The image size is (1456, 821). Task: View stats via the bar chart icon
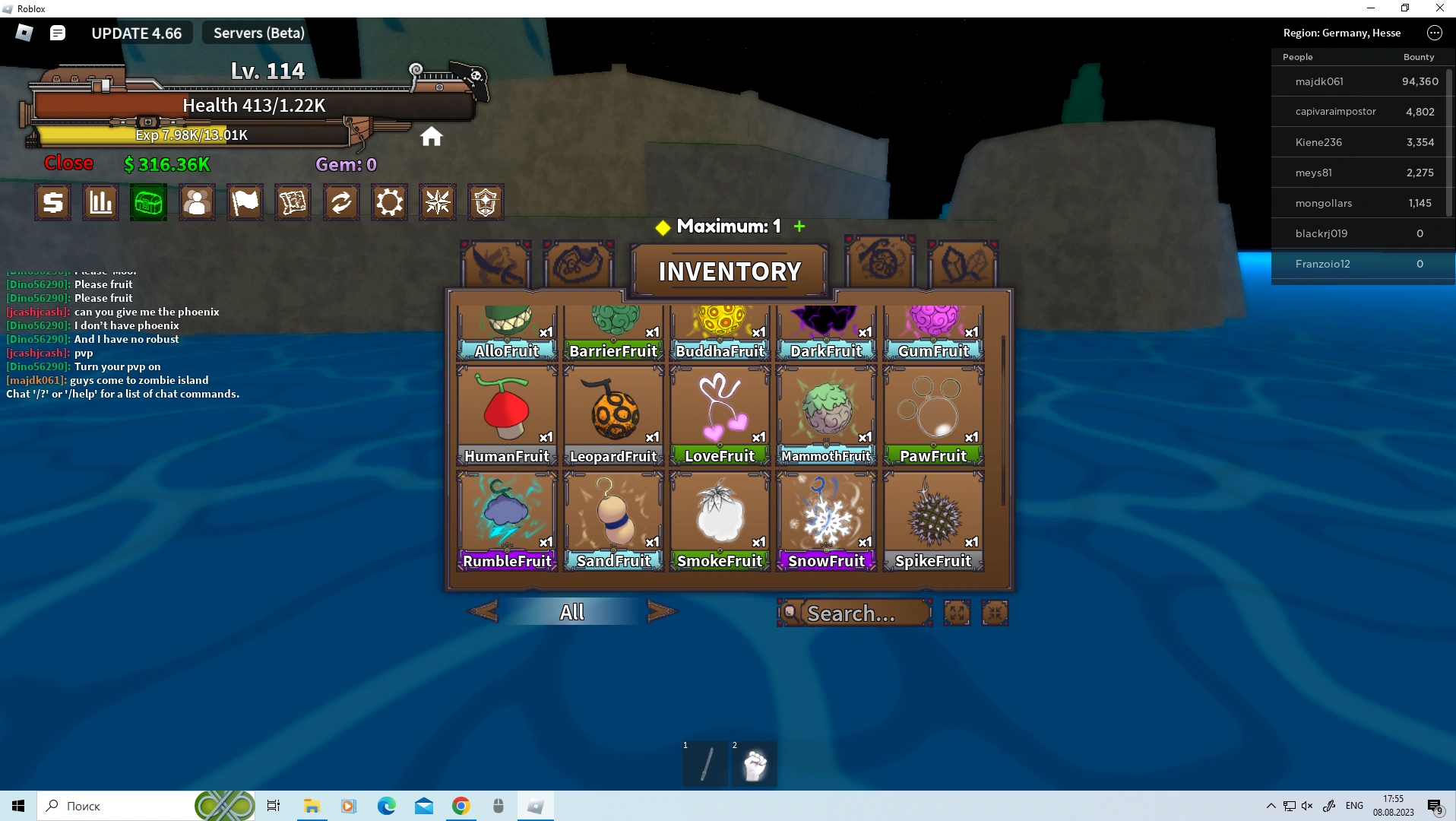click(100, 202)
